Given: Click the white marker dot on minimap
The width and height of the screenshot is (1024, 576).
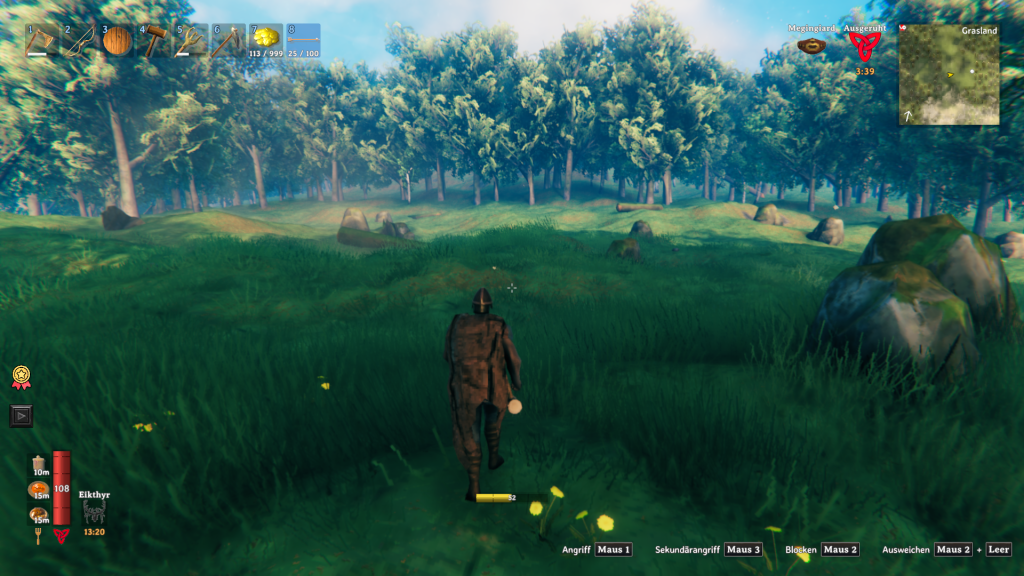Looking at the screenshot, I should pyautogui.click(x=971, y=71).
